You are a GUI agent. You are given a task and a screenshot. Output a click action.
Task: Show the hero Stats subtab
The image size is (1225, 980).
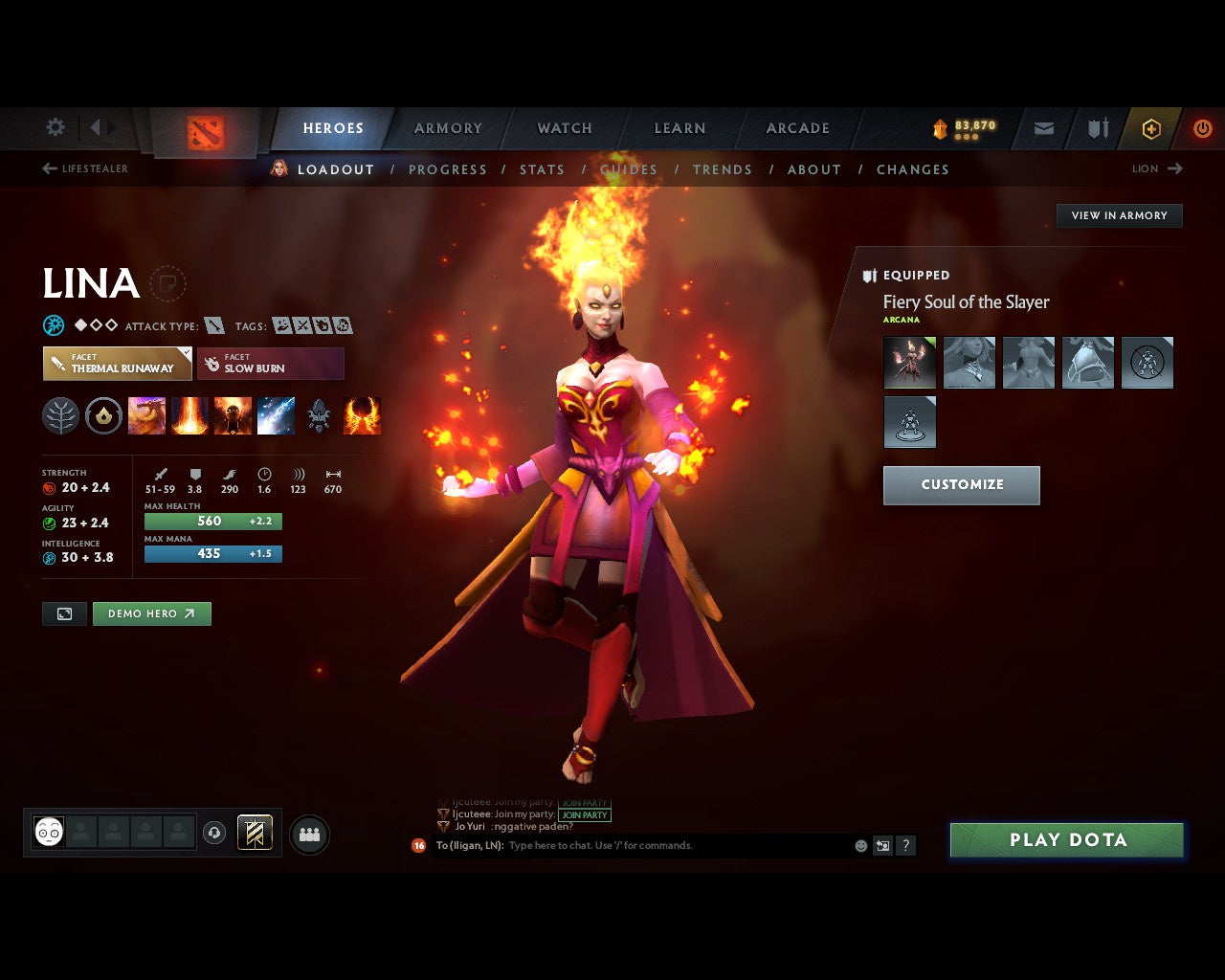(542, 169)
